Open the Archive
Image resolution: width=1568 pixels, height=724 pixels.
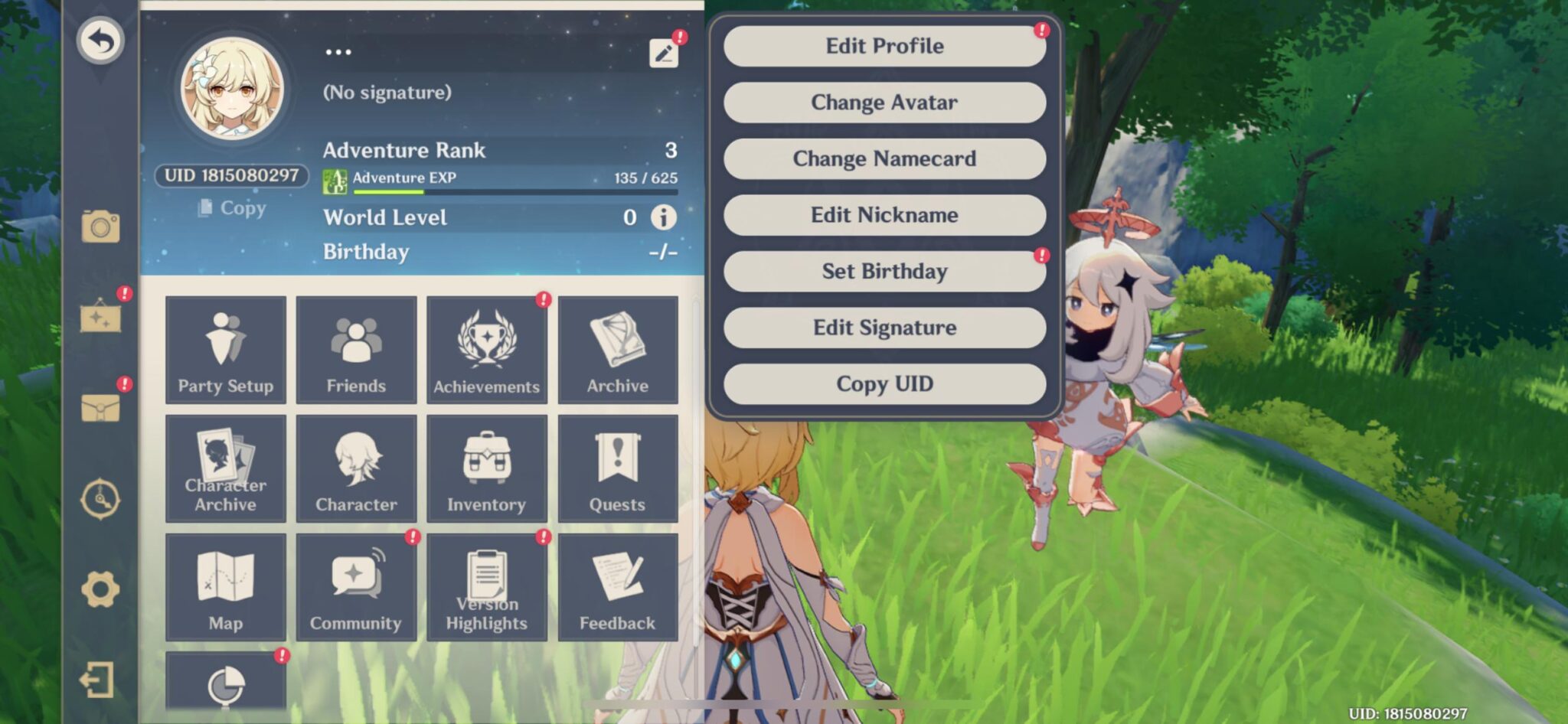point(618,349)
